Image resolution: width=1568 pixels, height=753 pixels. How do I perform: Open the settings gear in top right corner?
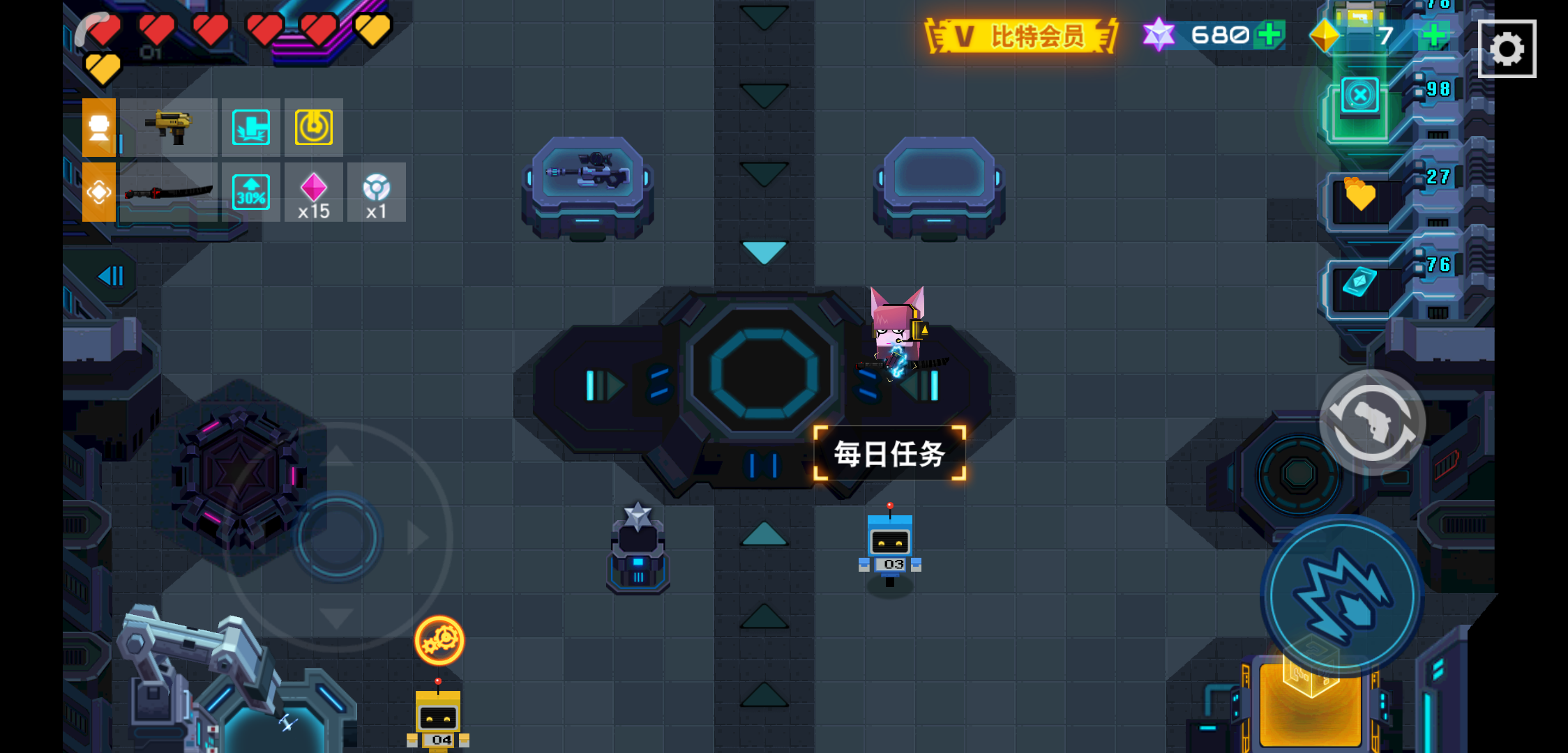click(x=1508, y=48)
